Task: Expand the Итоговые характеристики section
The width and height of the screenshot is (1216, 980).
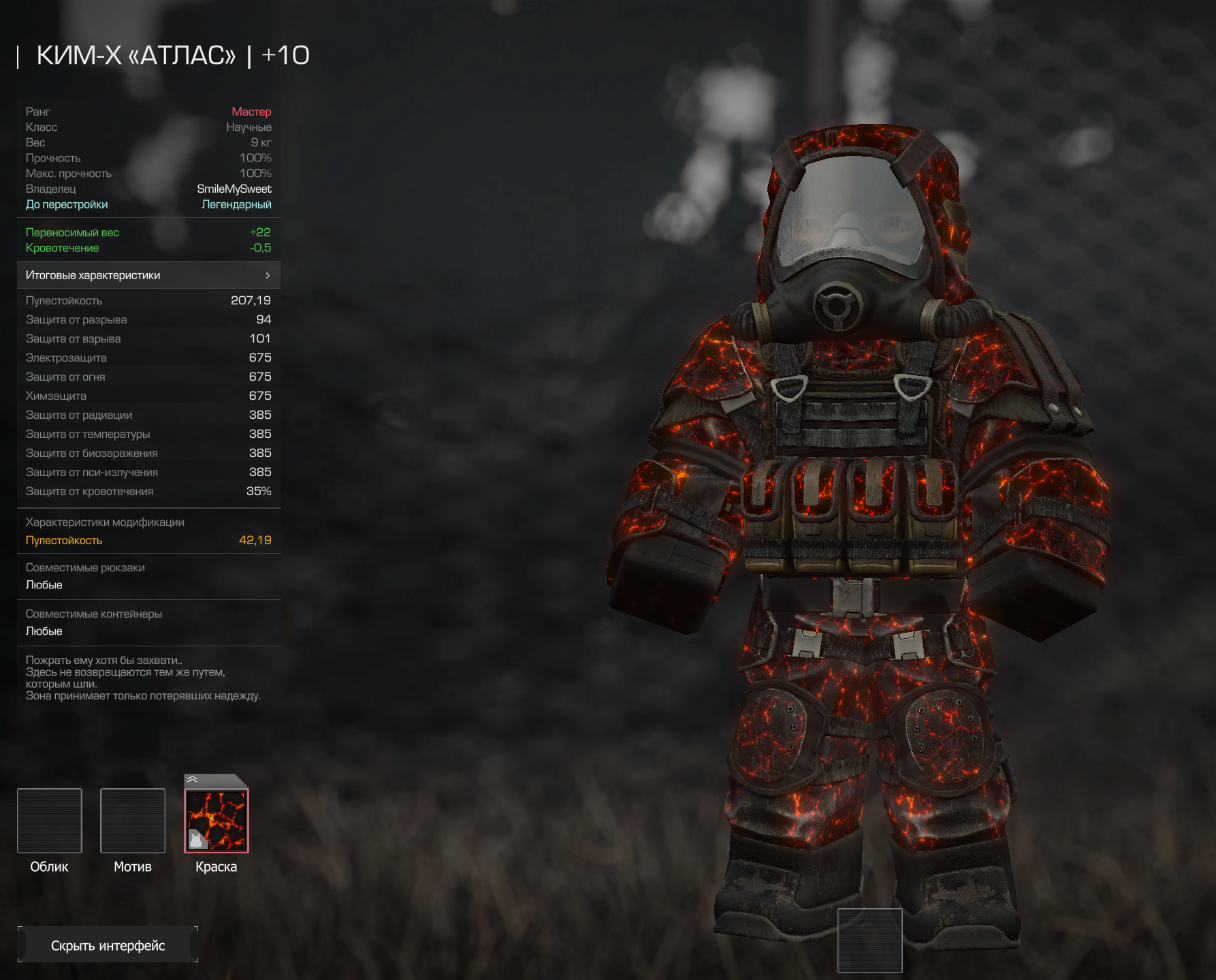Action: pos(148,275)
